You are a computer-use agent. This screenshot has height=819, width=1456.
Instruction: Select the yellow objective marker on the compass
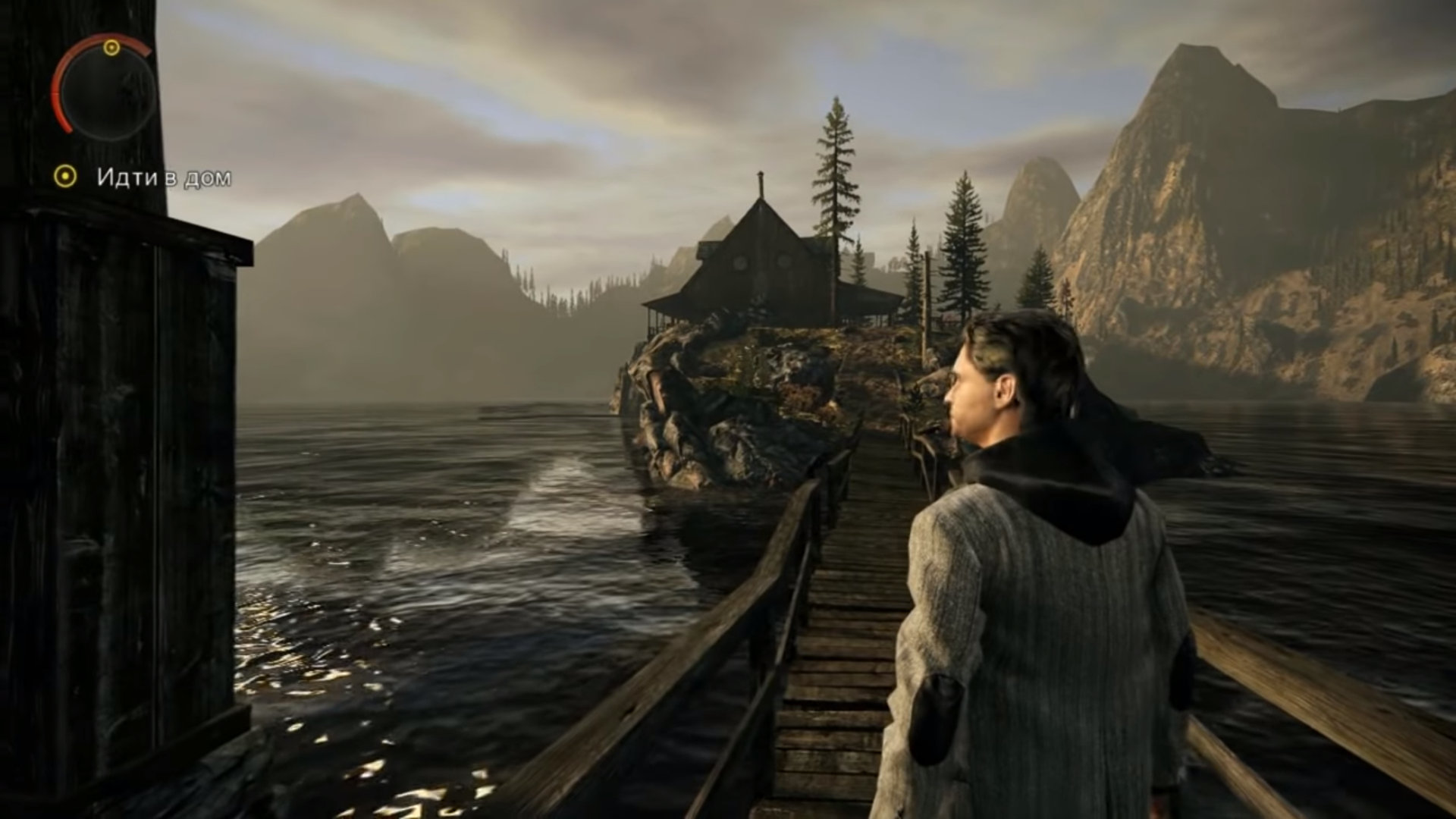(111, 49)
